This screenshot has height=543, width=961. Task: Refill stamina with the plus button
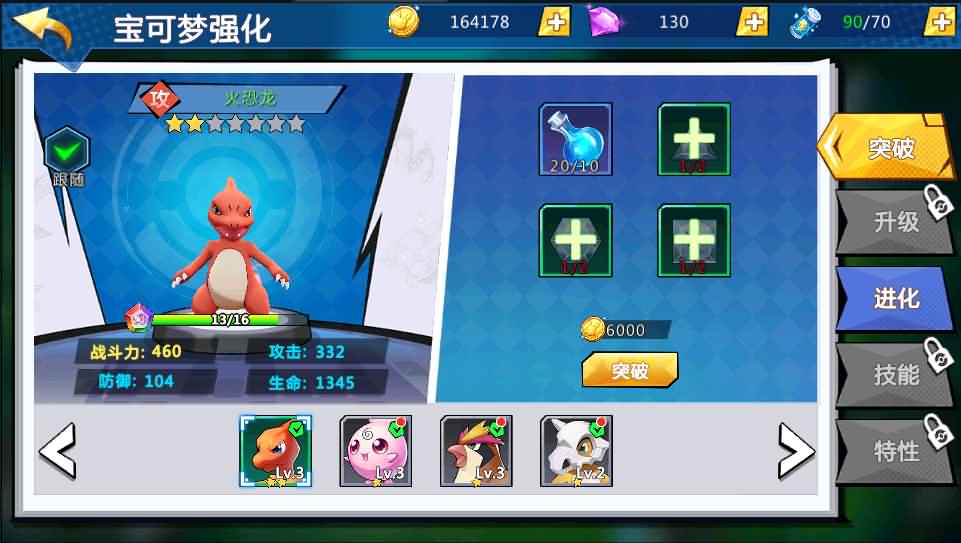click(x=939, y=21)
